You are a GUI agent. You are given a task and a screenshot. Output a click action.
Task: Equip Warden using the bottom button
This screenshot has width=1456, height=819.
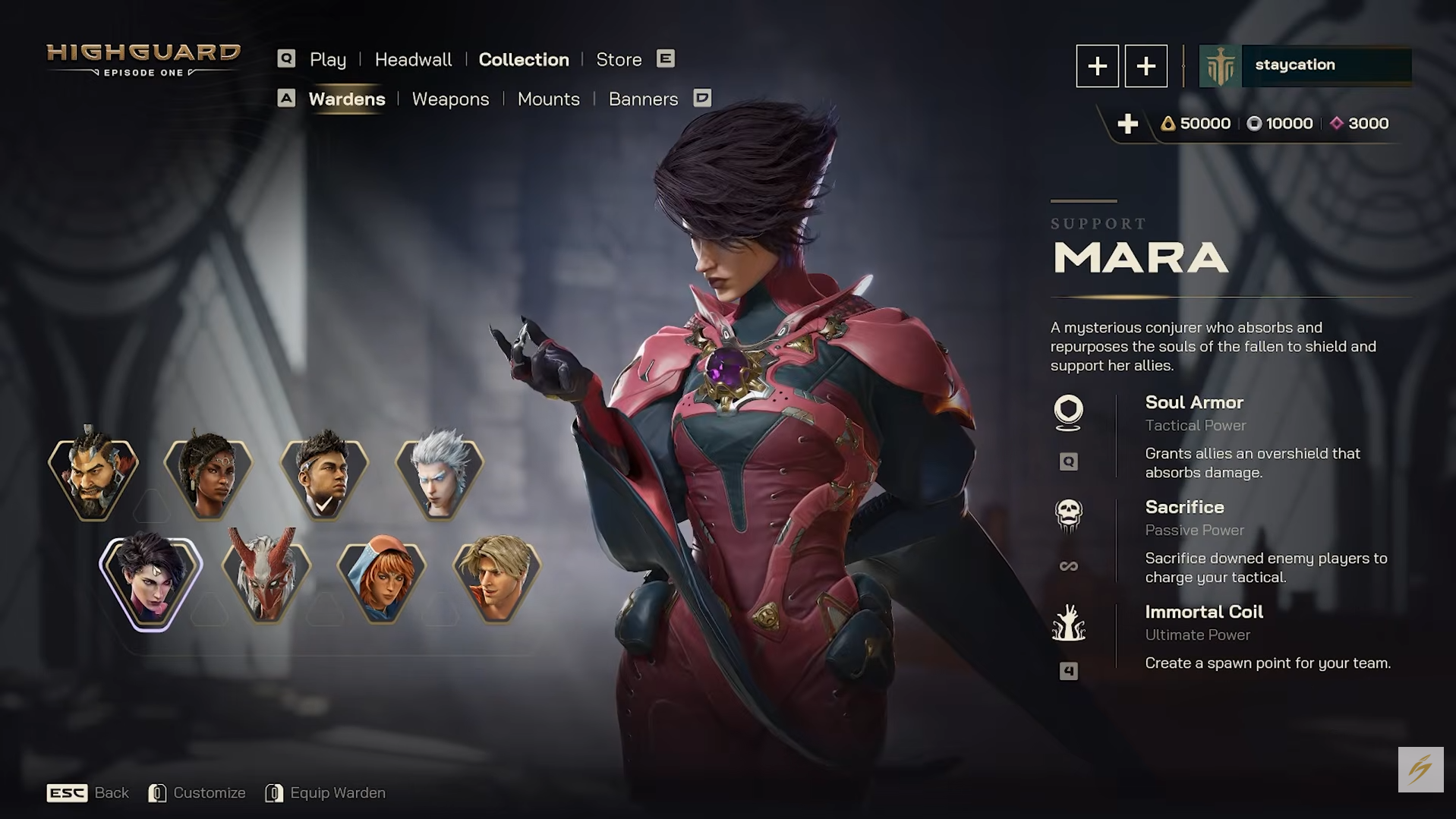click(337, 792)
